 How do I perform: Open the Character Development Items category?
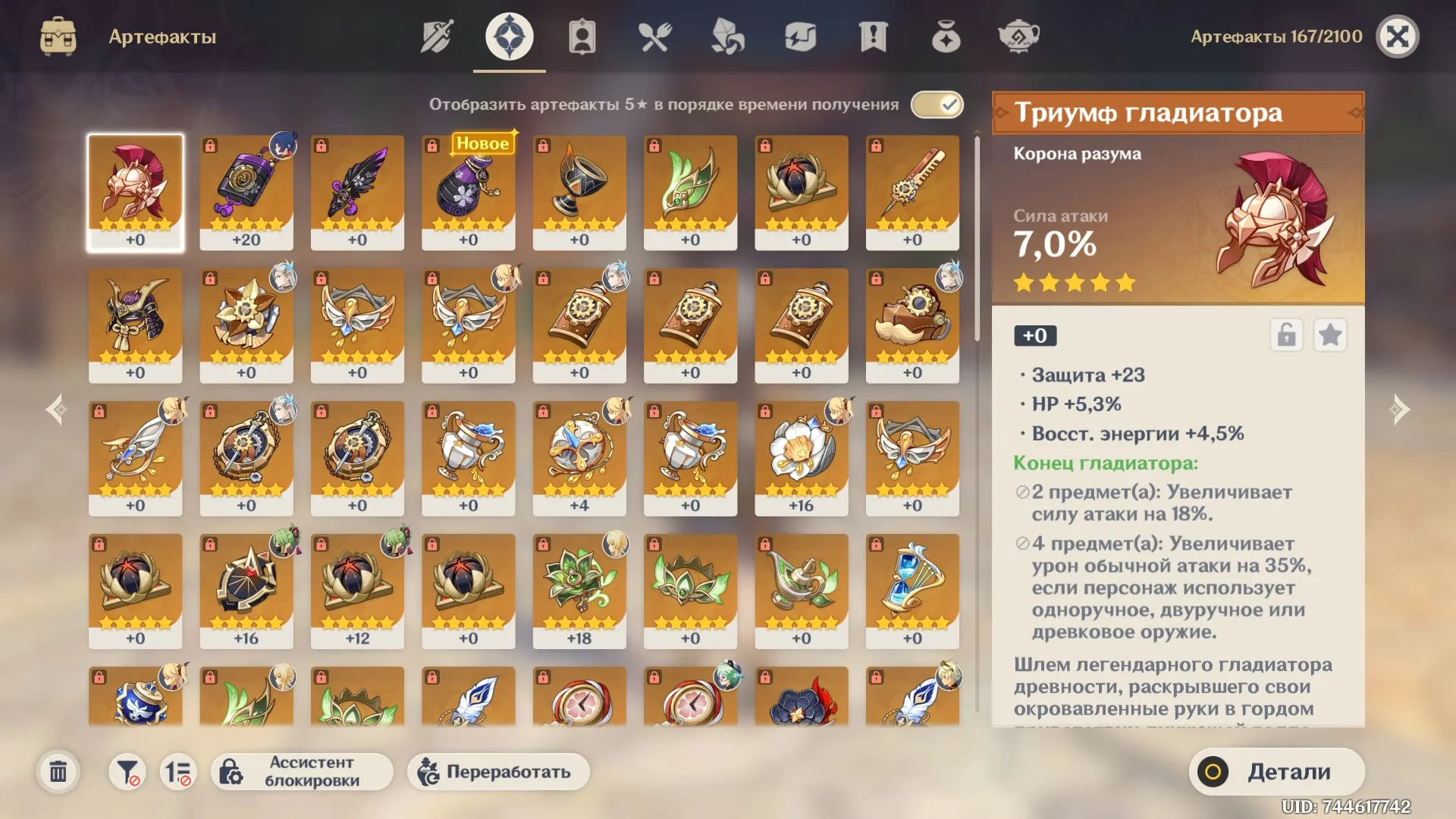[581, 34]
